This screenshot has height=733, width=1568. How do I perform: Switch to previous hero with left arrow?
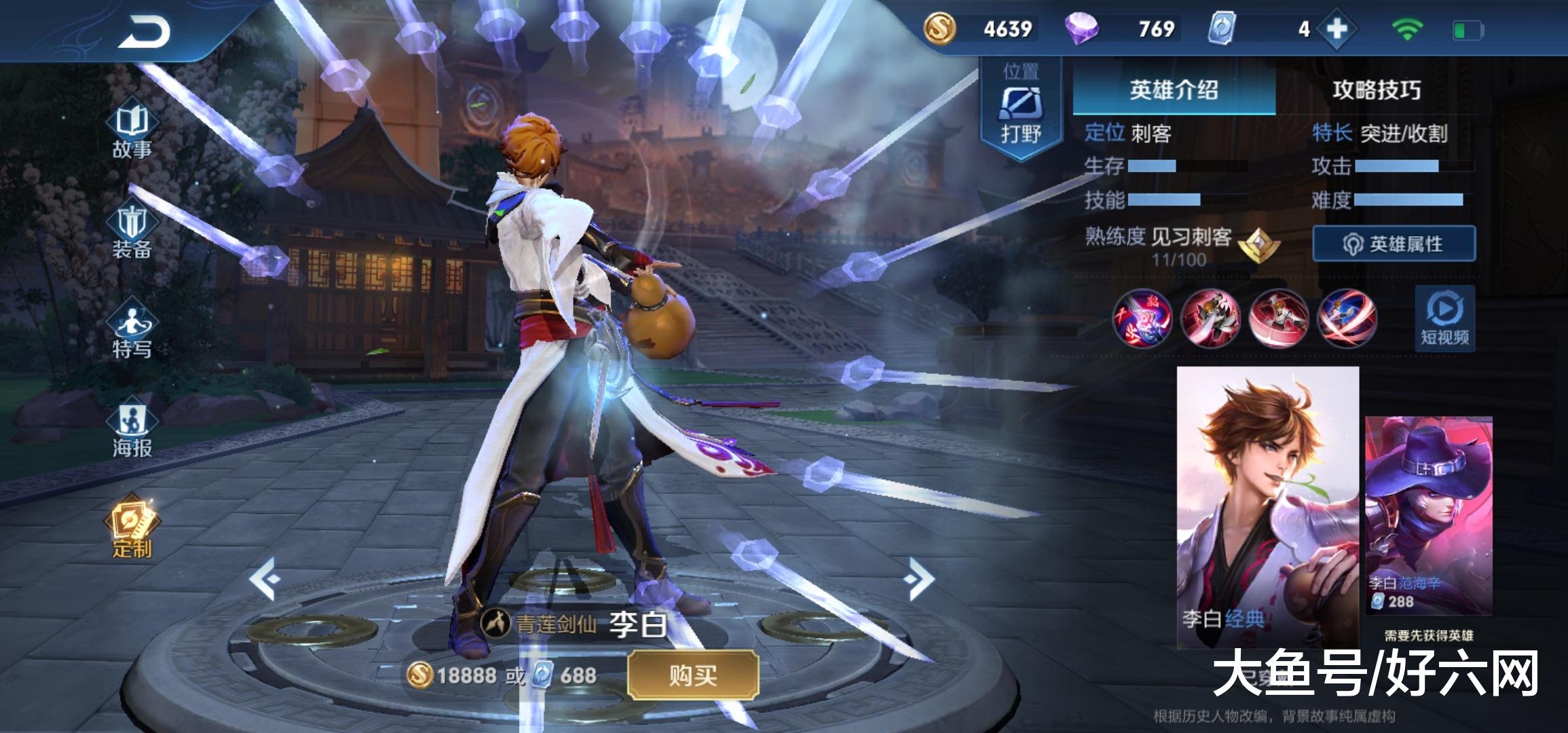coord(265,579)
